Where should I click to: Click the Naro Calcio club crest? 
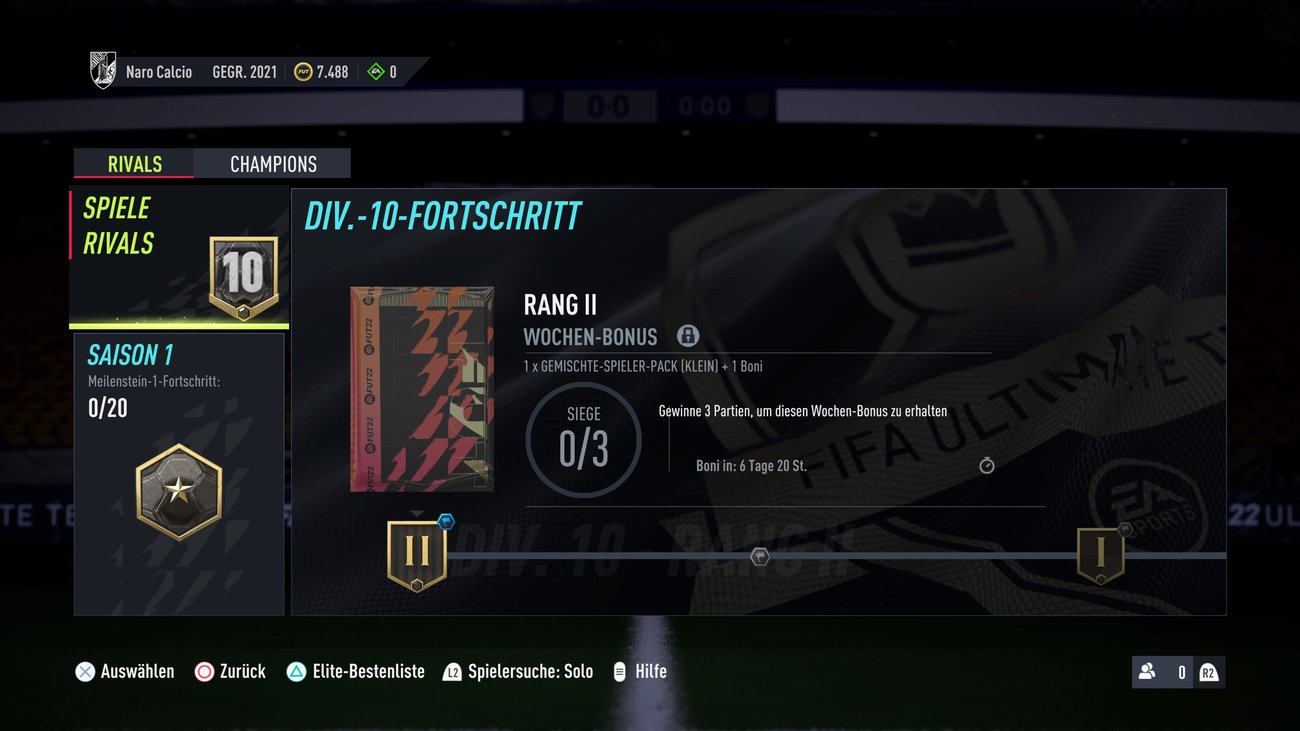101,69
